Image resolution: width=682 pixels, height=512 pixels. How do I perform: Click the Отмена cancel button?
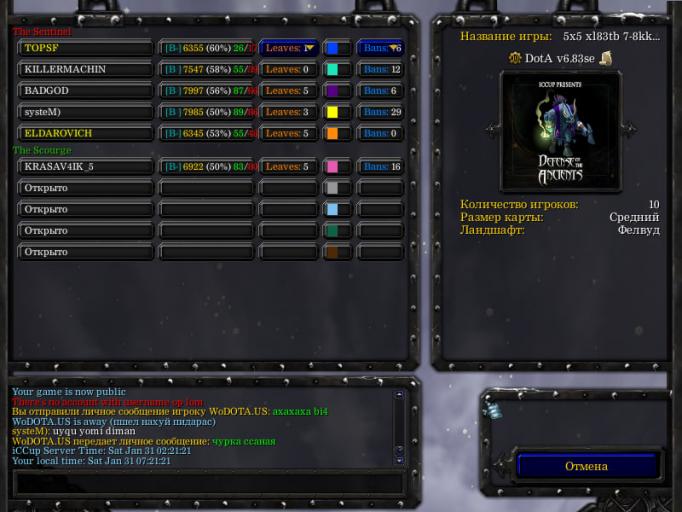(x=586, y=466)
